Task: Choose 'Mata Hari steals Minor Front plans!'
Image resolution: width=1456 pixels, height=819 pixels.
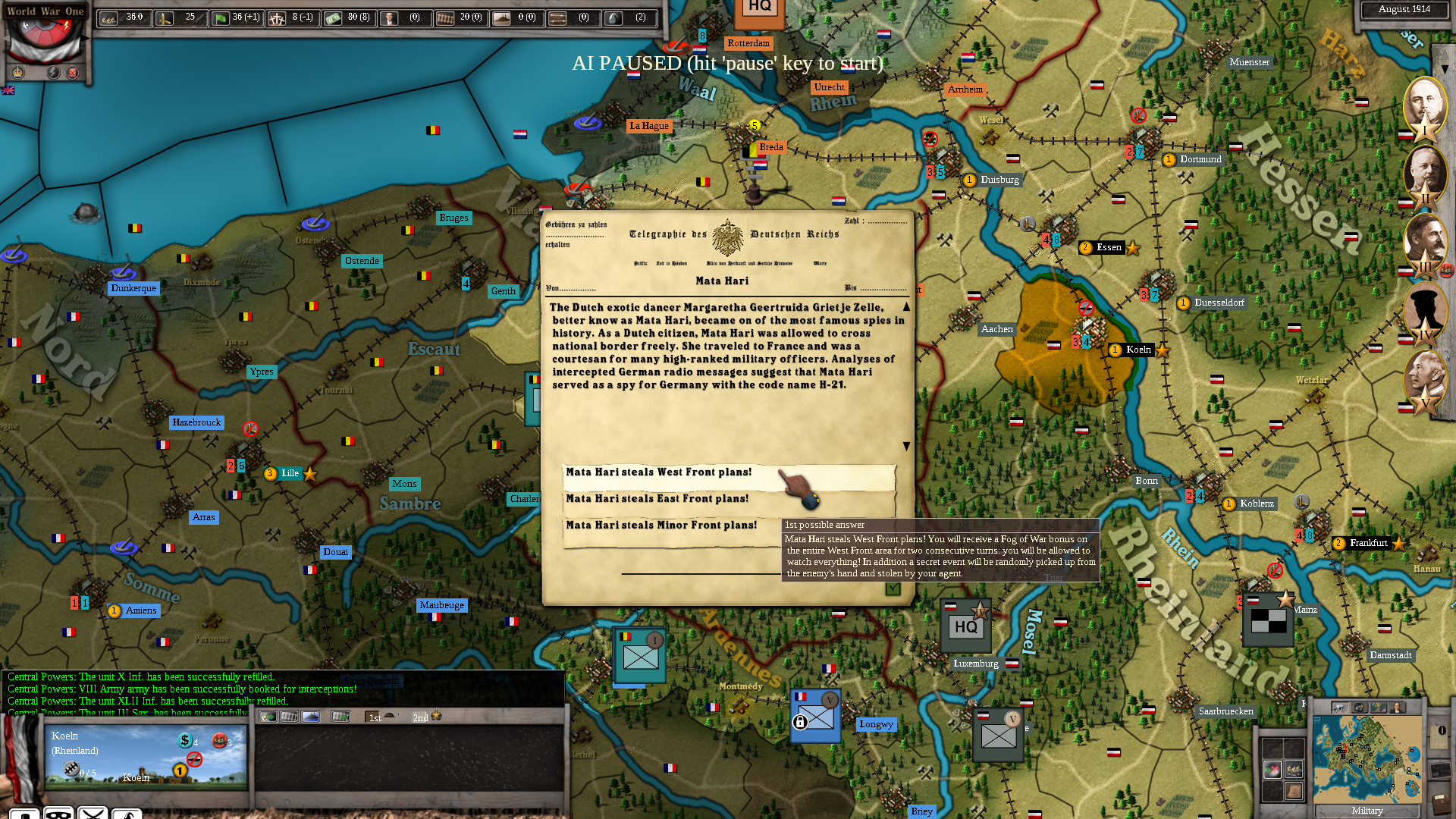Action: pos(661,526)
